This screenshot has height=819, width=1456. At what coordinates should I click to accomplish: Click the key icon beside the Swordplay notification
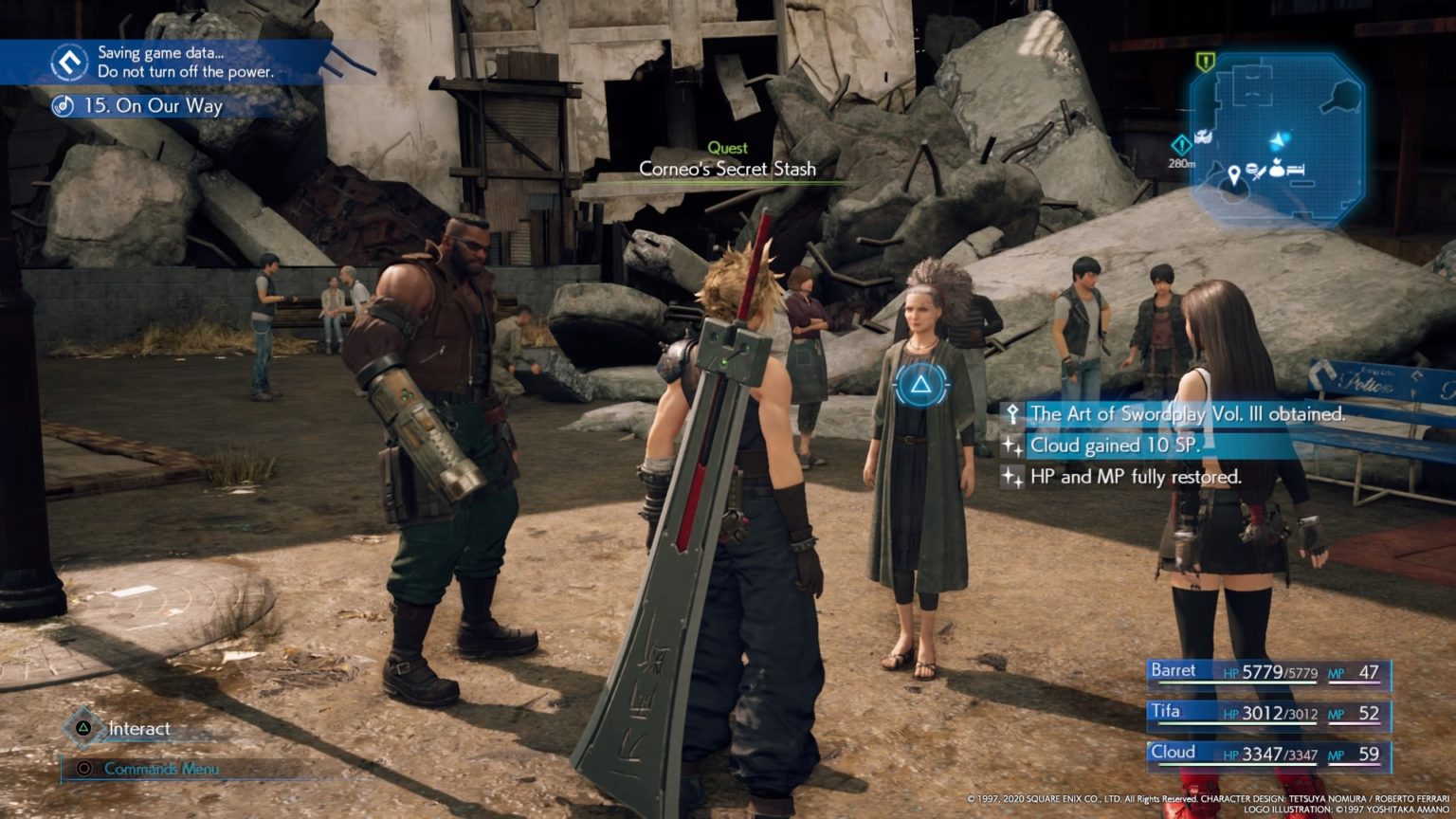1013,414
